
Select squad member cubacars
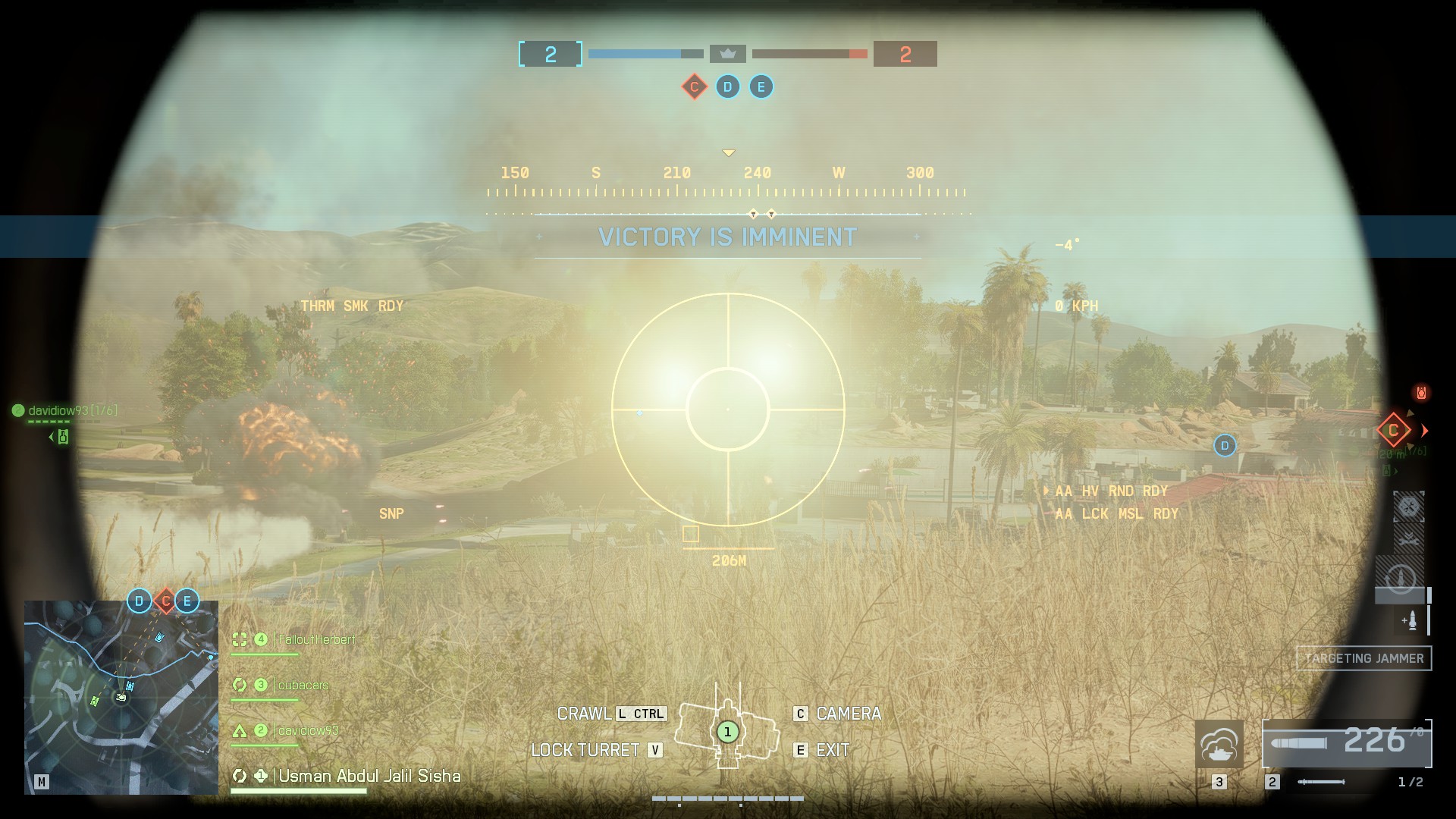coord(303,685)
